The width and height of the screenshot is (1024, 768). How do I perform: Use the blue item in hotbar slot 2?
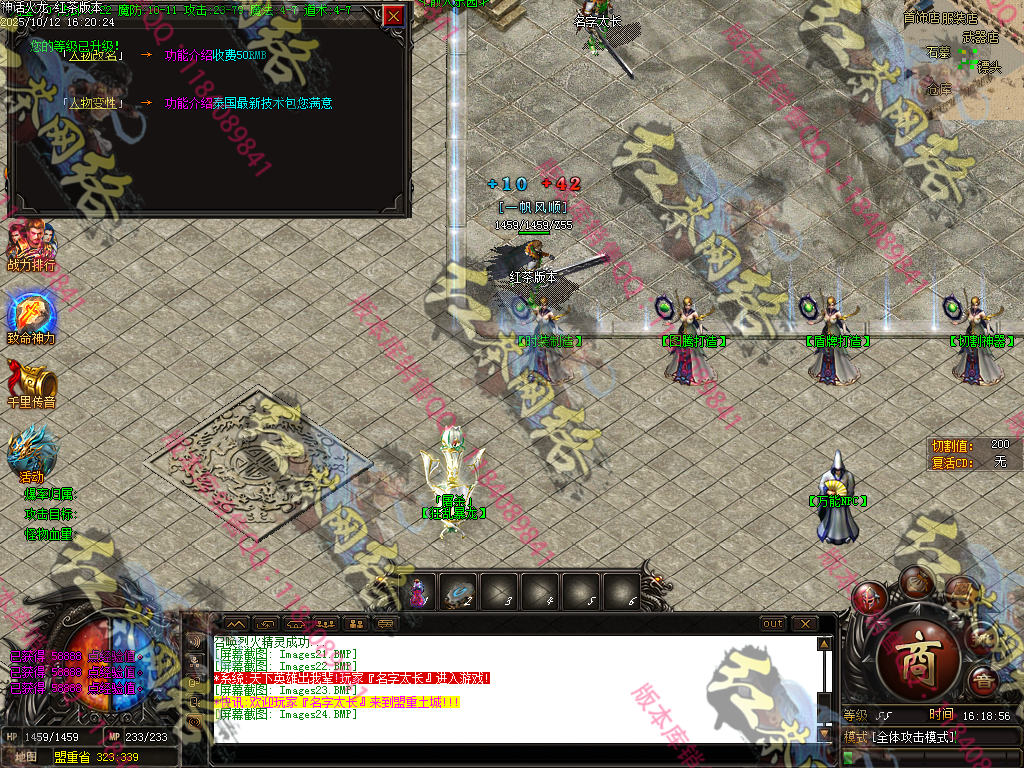[x=459, y=594]
